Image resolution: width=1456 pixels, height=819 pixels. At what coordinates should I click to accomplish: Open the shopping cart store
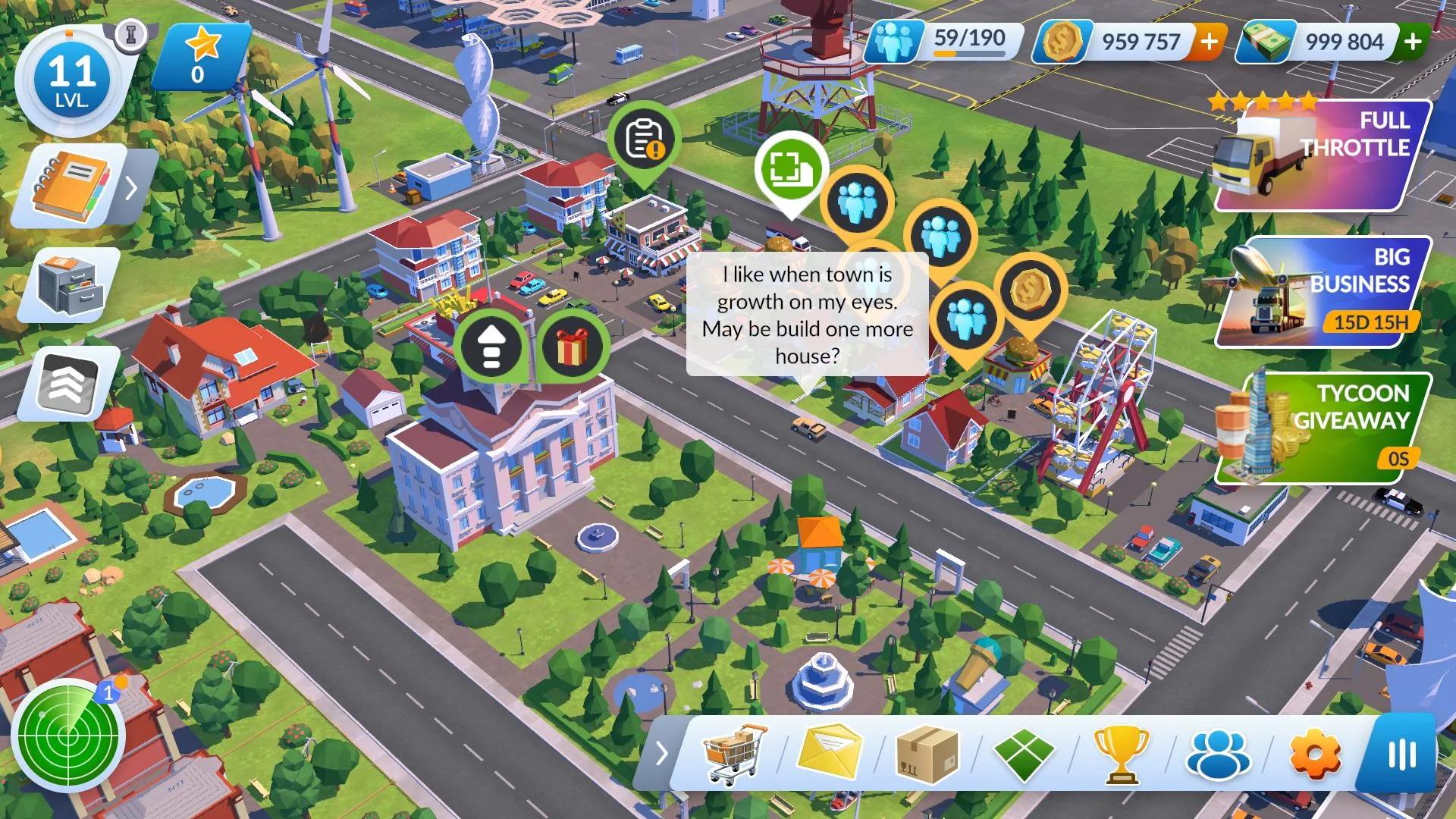click(734, 753)
